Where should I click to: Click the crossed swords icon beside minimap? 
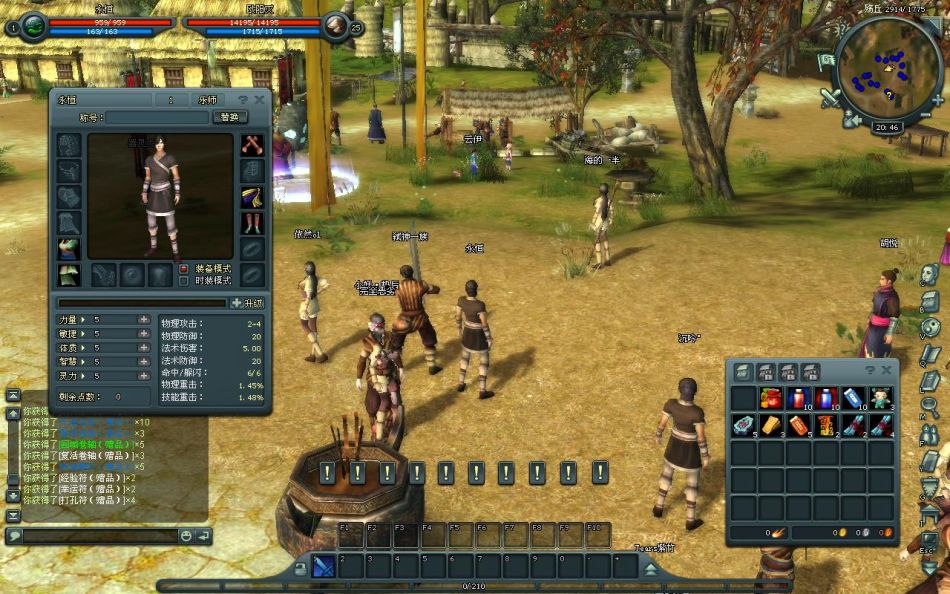click(x=831, y=98)
